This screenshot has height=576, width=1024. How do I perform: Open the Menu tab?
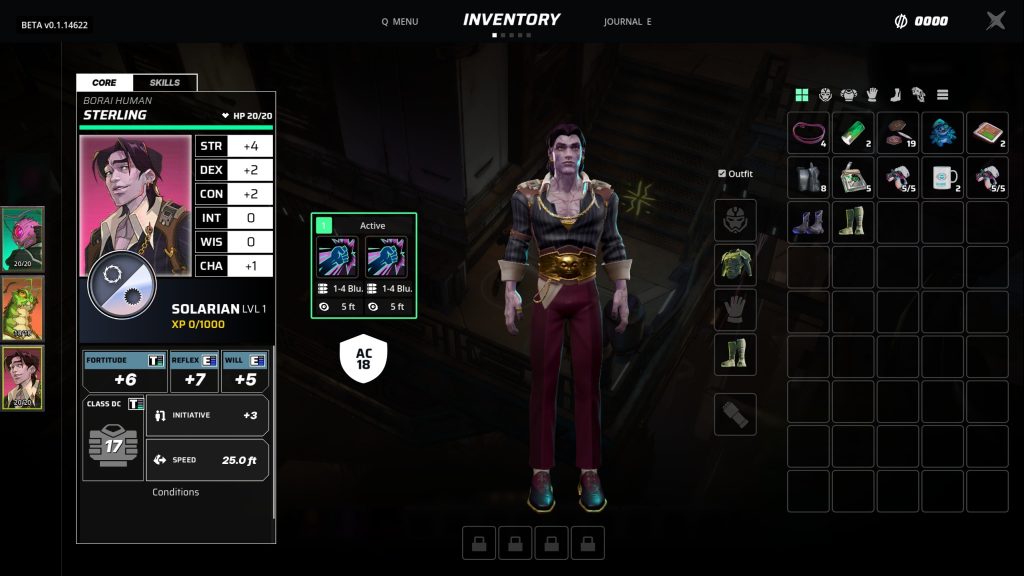400,21
